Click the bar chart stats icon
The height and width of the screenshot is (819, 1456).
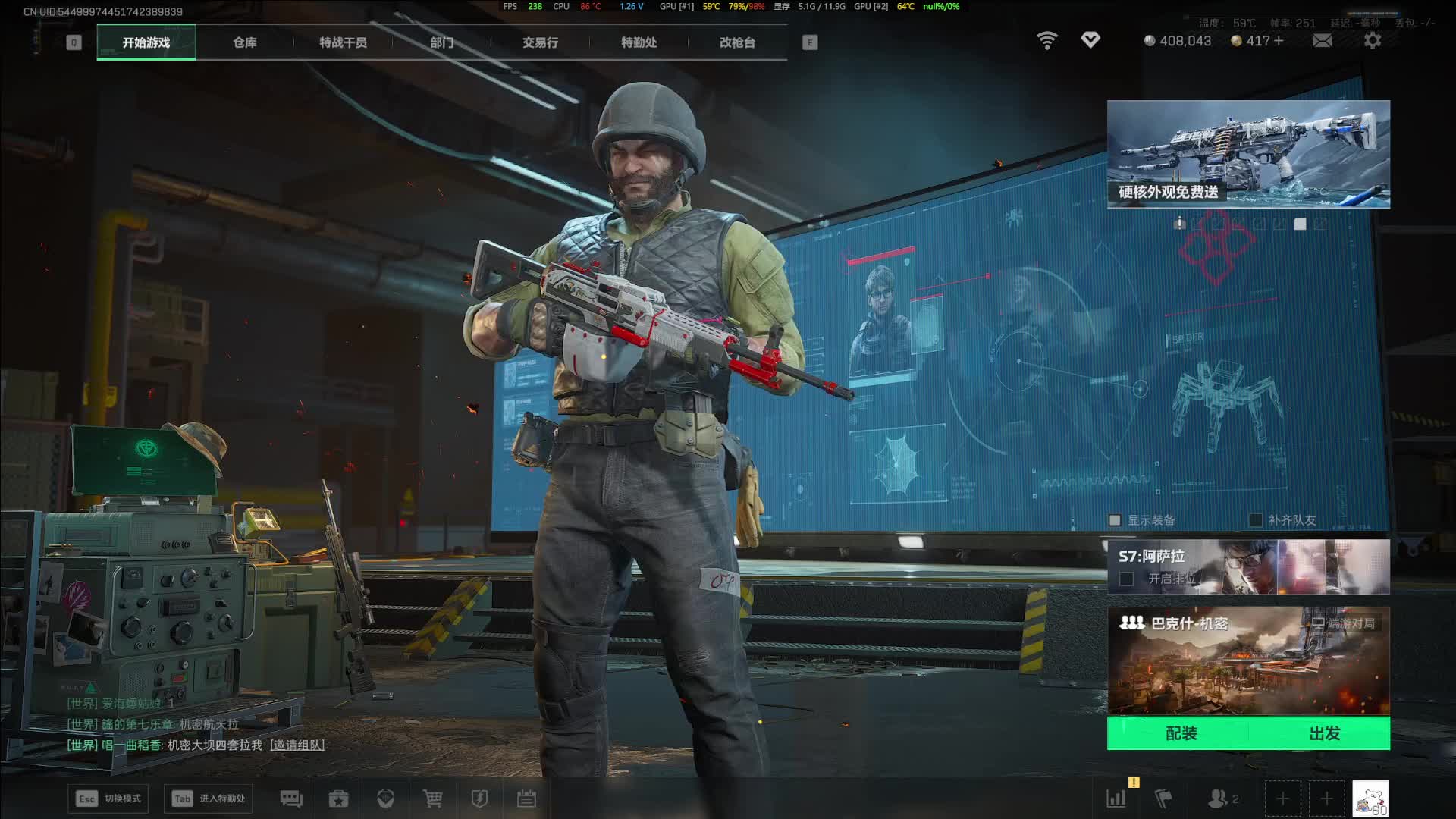(1116, 799)
